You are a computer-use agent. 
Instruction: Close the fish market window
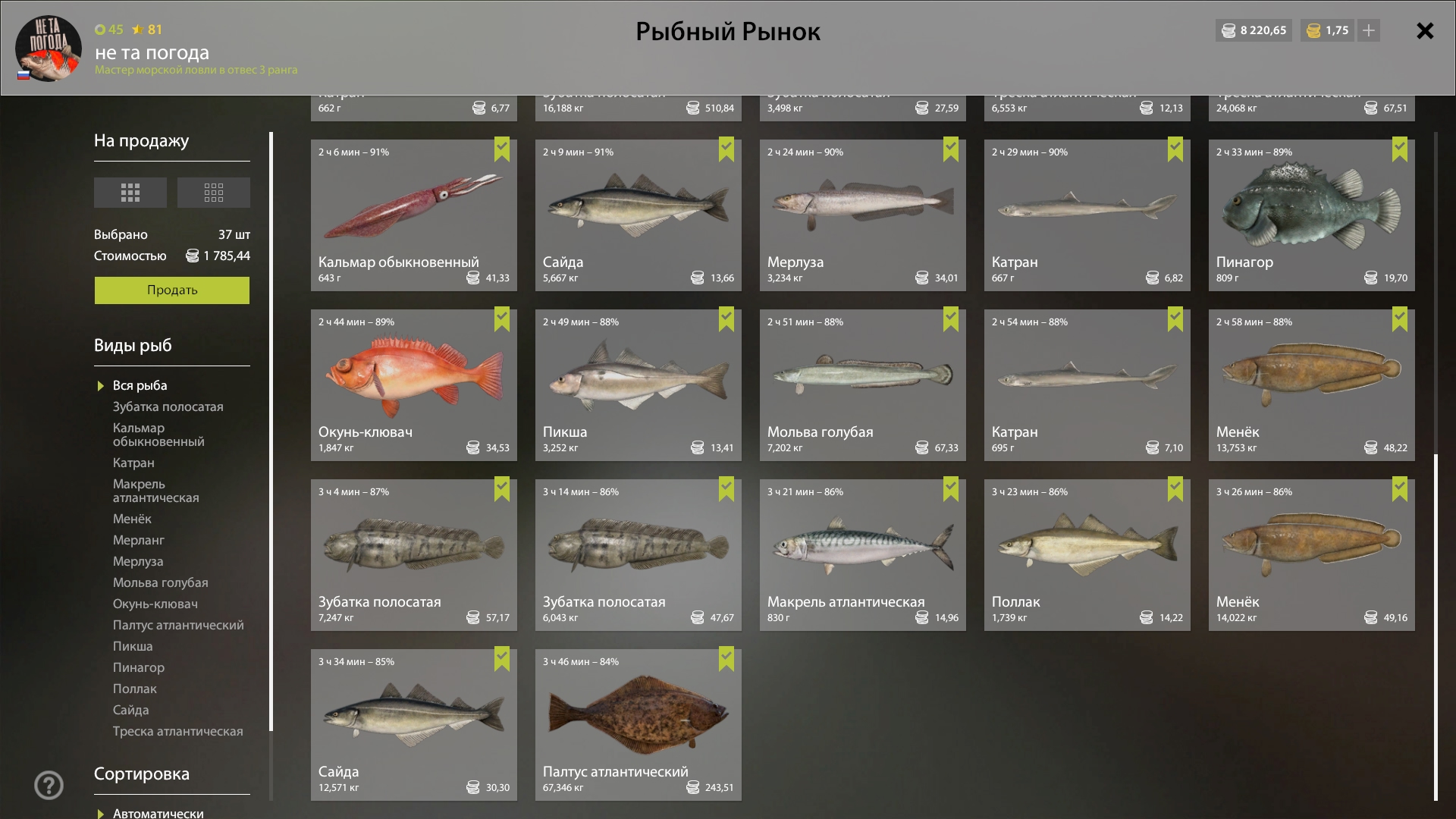click(x=1425, y=31)
